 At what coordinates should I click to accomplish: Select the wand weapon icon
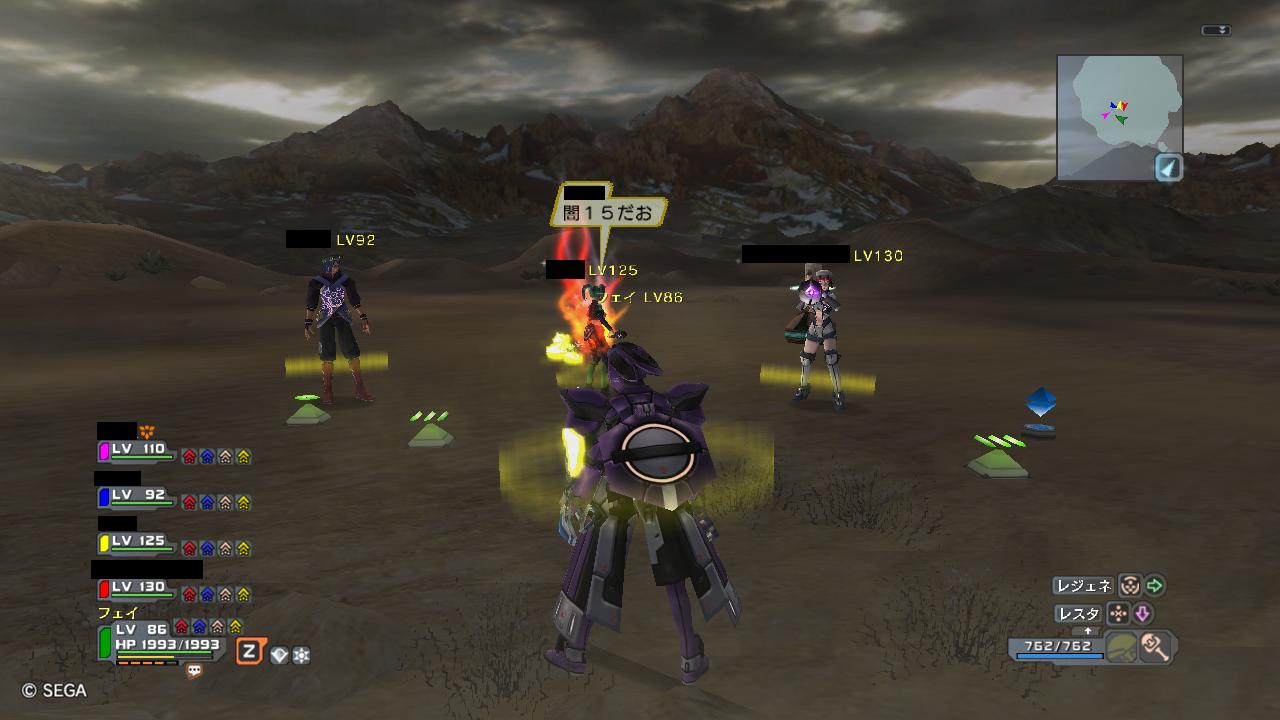[x=1155, y=646]
